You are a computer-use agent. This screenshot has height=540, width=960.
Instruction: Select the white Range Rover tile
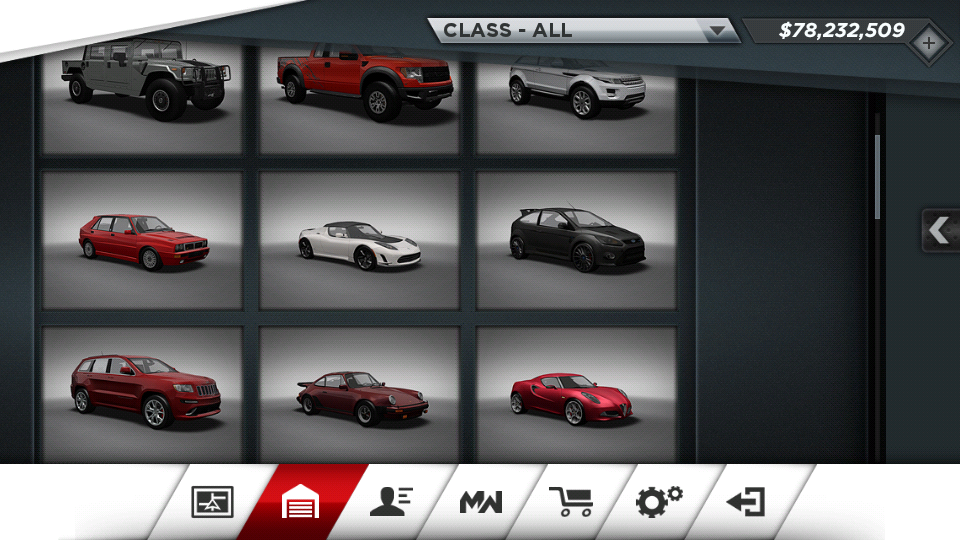click(577, 95)
